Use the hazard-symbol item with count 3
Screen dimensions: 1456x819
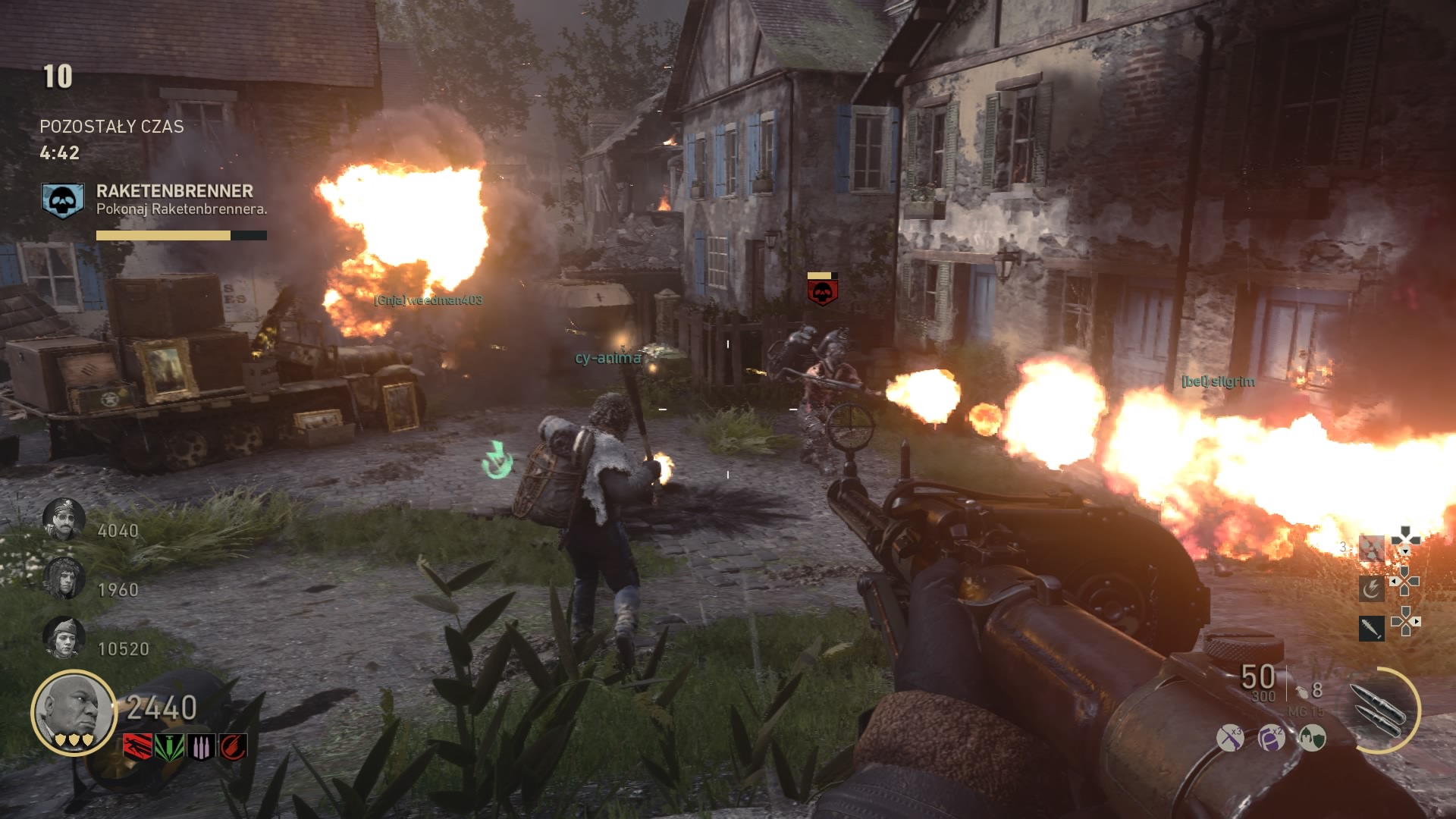click(x=1371, y=548)
